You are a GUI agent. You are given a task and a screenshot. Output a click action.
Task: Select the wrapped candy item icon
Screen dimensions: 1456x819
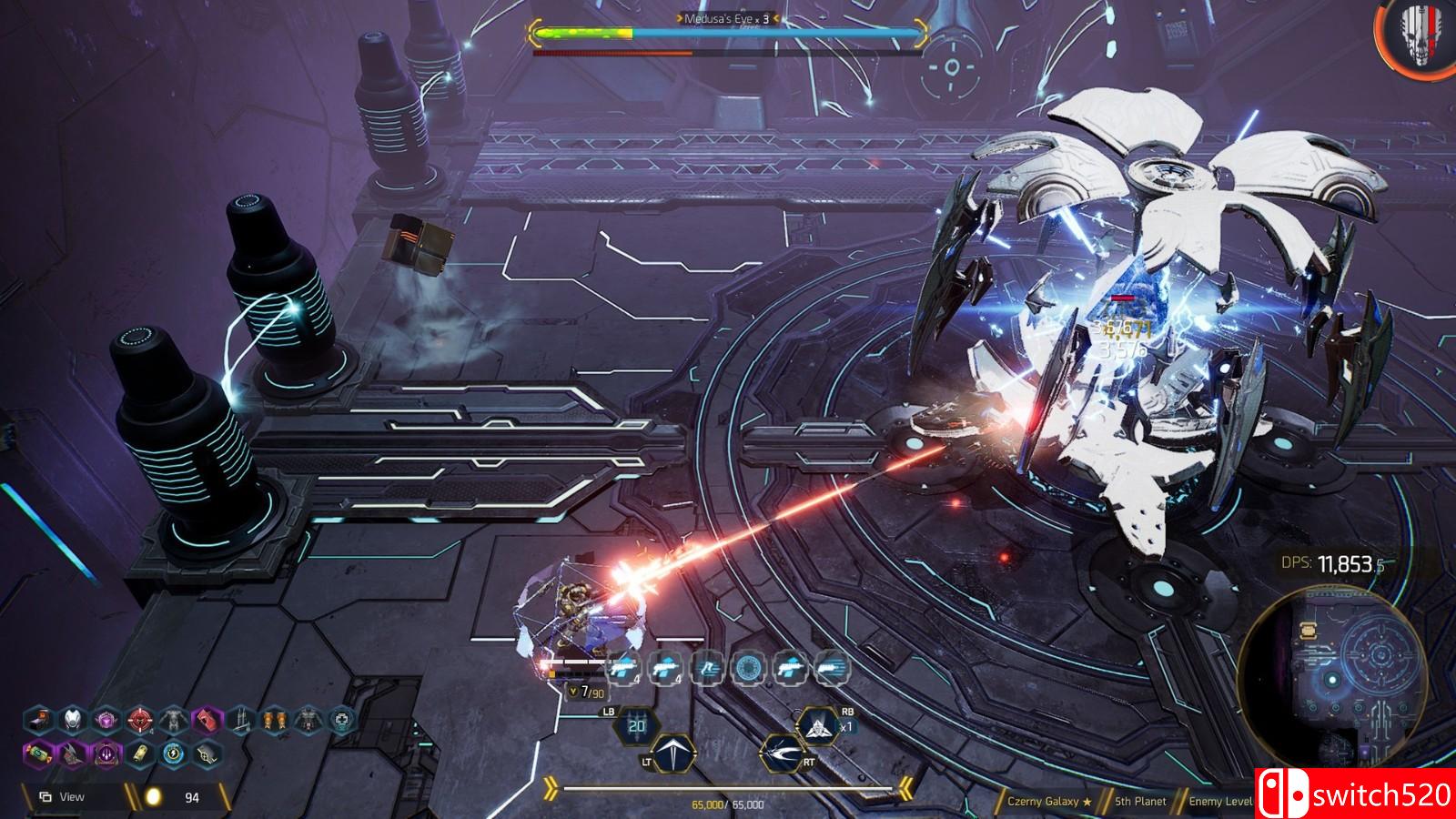pos(37,753)
